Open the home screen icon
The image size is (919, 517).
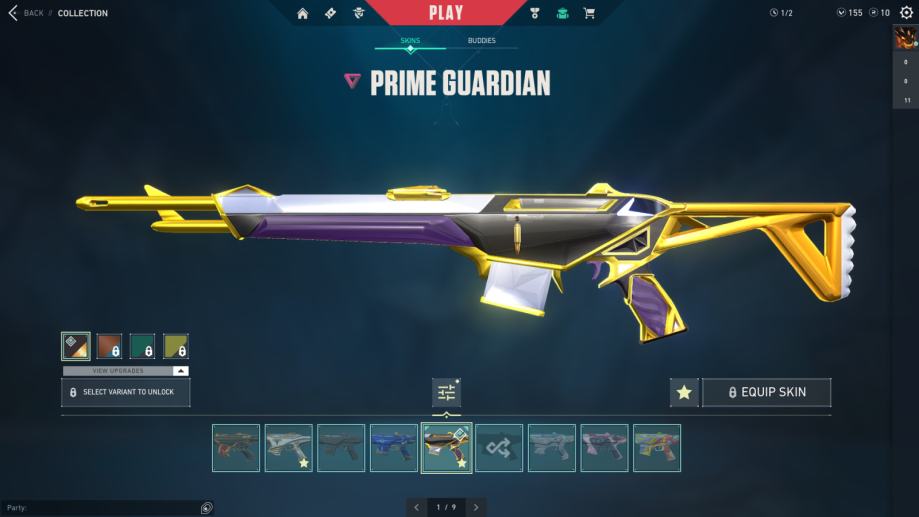pyautogui.click(x=303, y=13)
